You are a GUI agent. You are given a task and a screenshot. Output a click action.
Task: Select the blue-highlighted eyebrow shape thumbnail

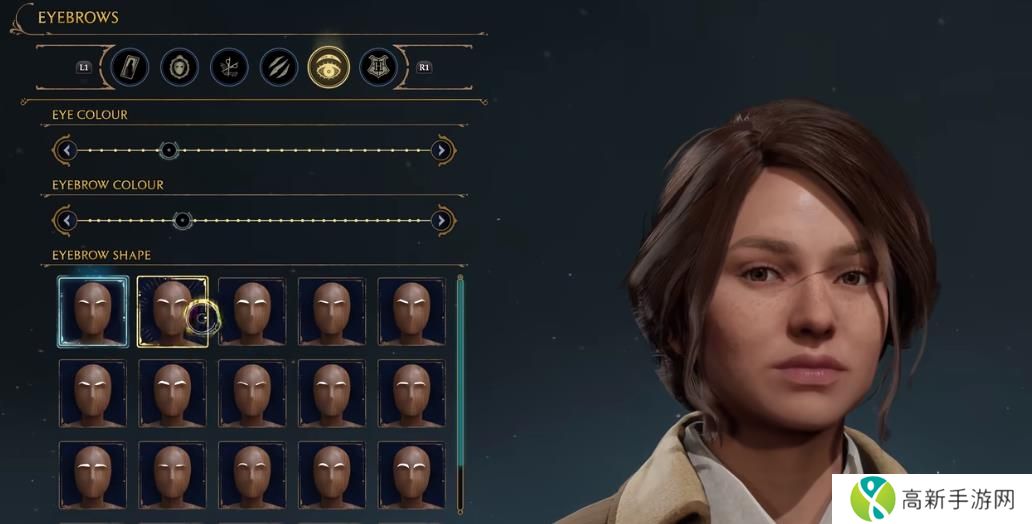(x=93, y=312)
